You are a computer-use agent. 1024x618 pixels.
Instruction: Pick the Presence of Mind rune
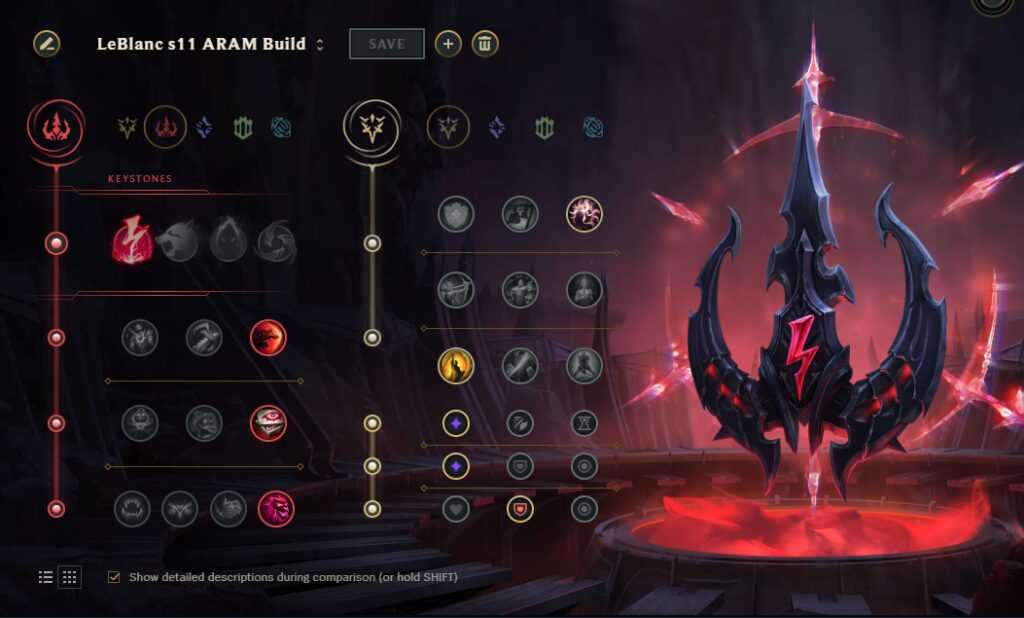[x=584, y=212]
